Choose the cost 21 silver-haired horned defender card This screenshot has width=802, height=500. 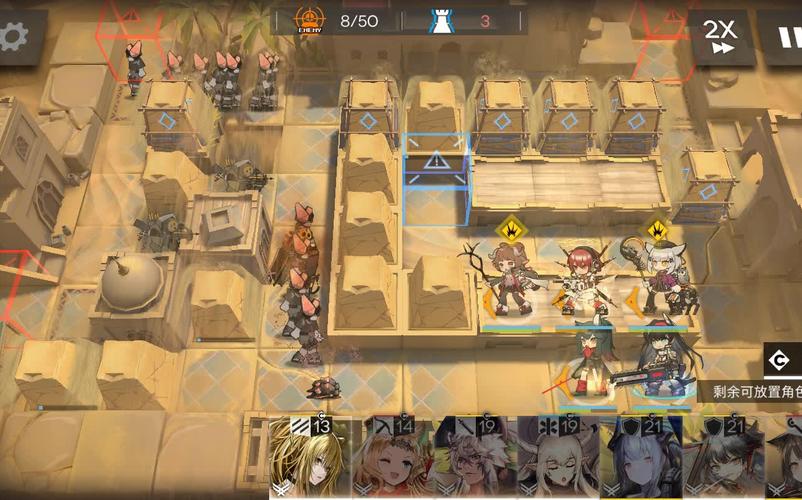[638, 458]
